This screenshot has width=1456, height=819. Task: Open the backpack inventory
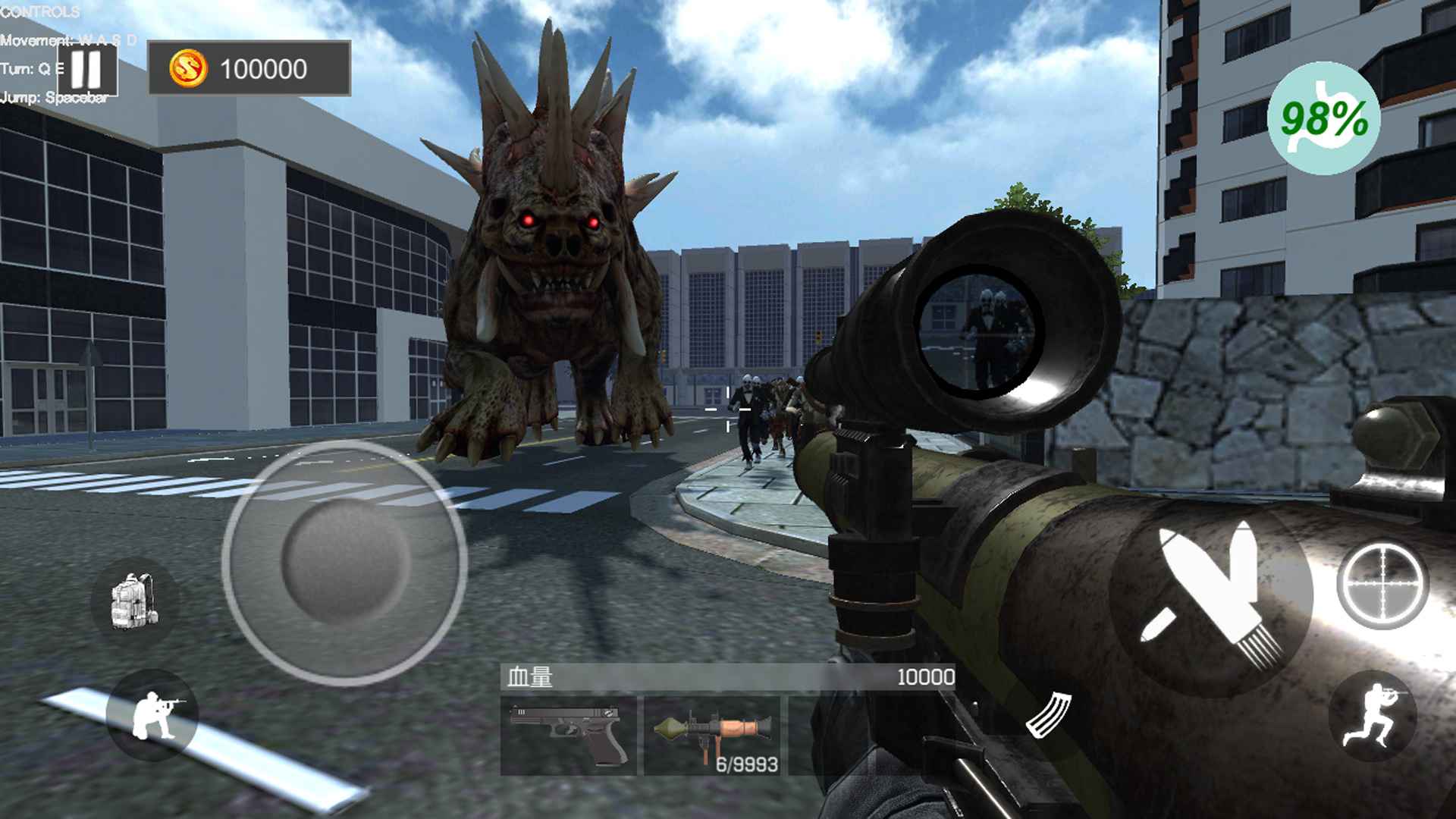click(134, 601)
